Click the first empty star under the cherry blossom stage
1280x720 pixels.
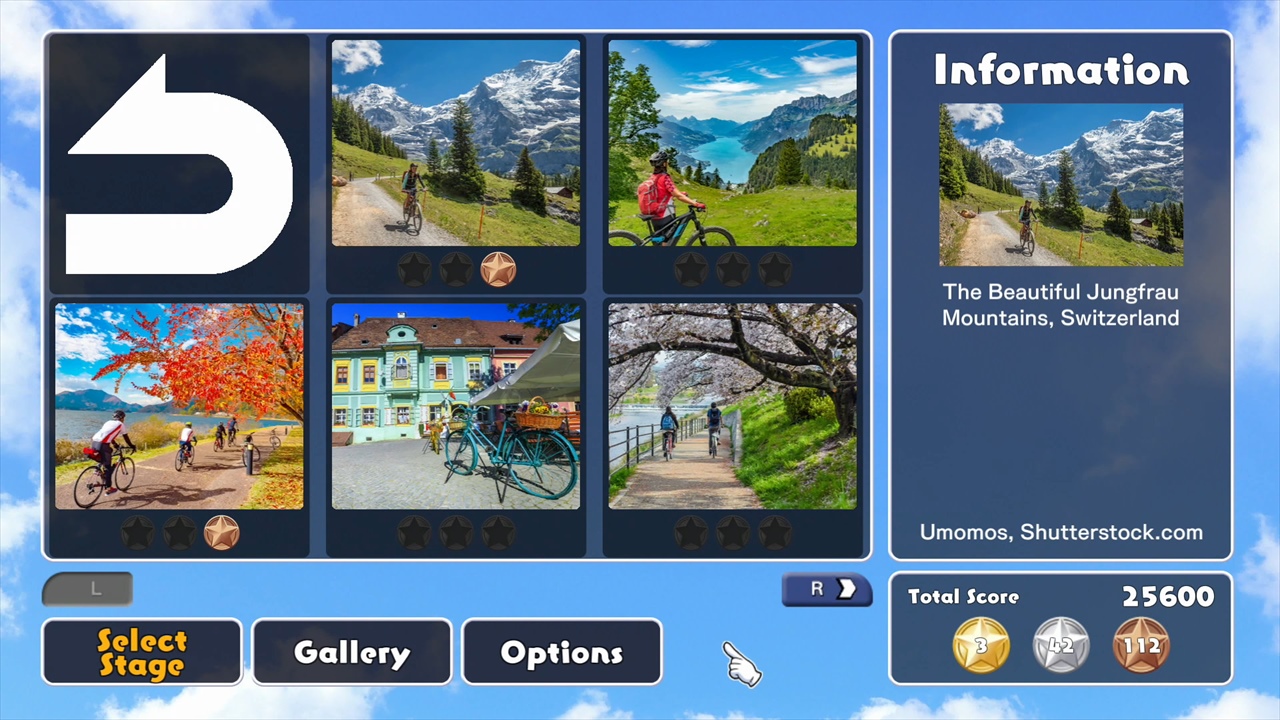click(689, 532)
